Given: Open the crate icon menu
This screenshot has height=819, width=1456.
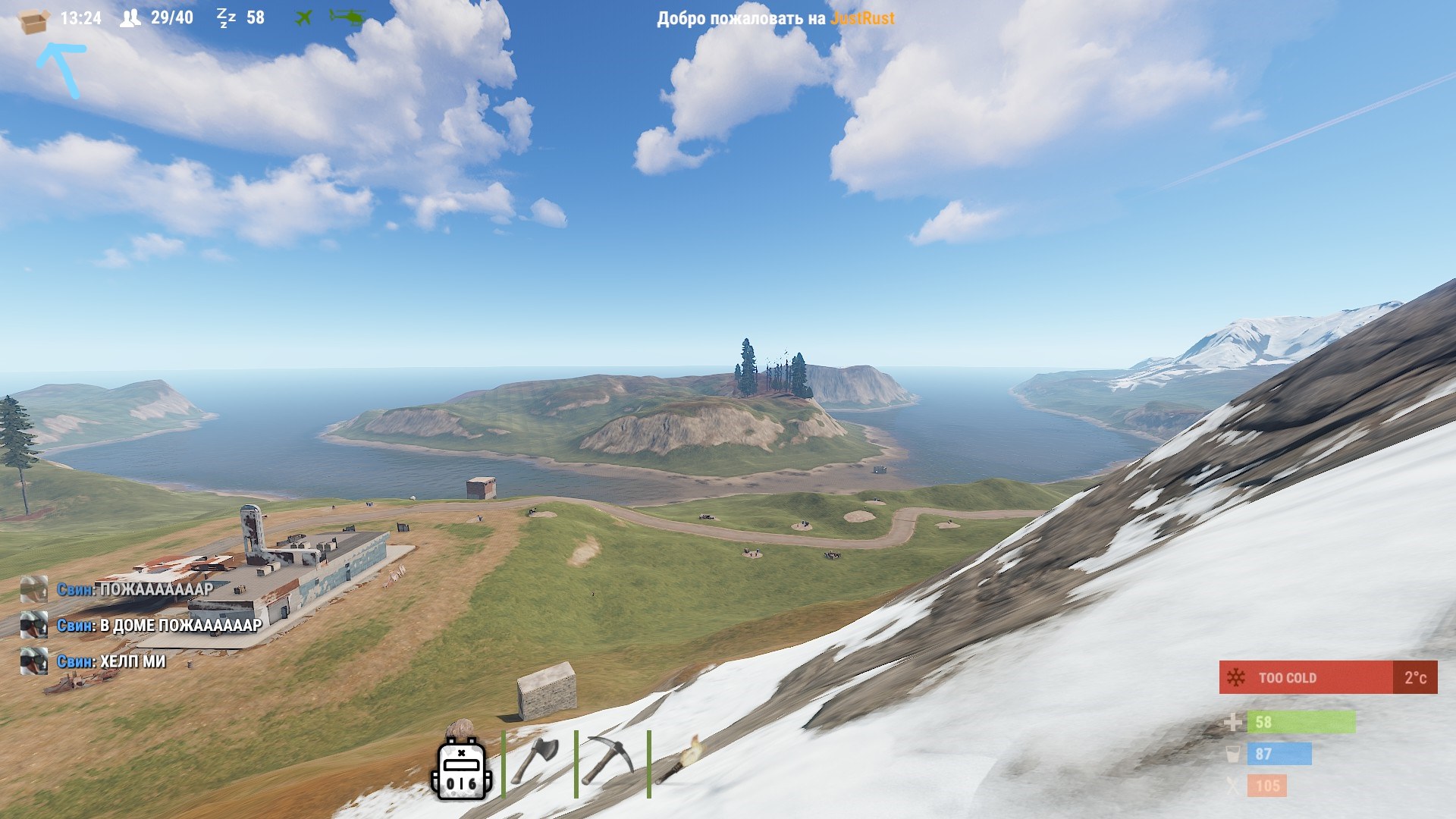Looking at the screenshot, I should [33, 20].
